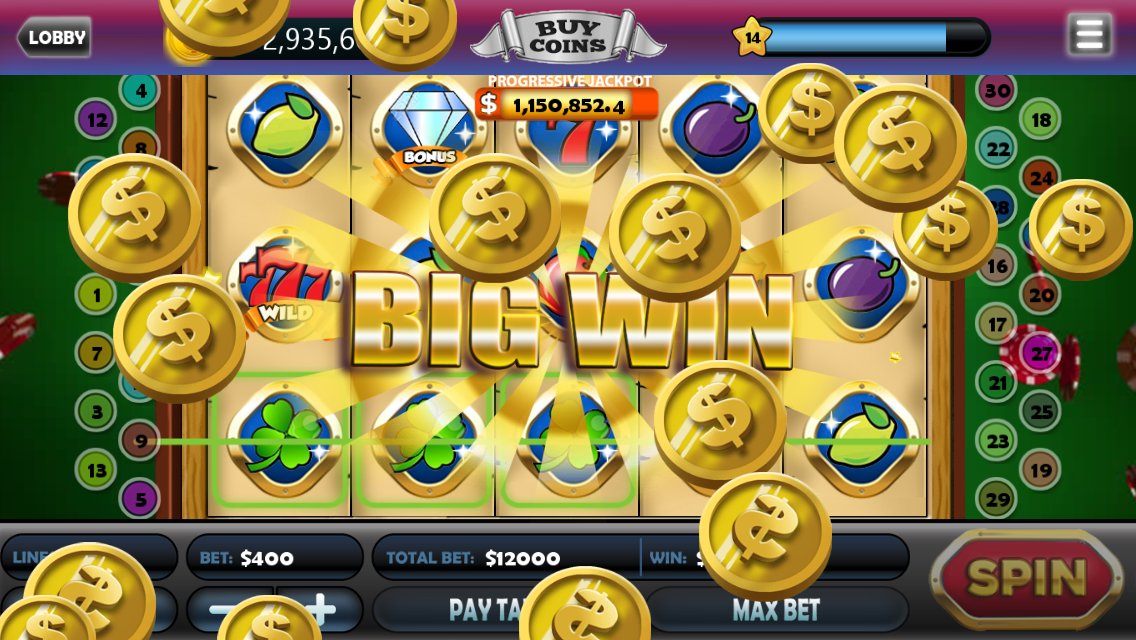
Task: Select payline 5 marker
Action: [141, 498]
